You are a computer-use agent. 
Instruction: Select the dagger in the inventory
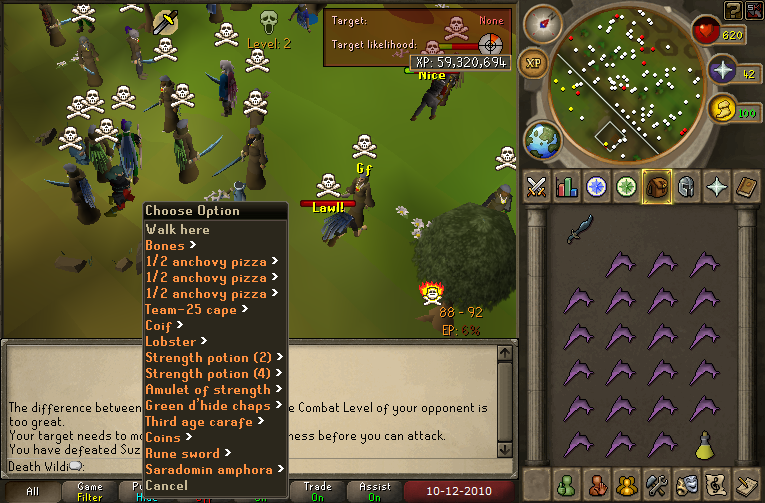tap(580, 229)
